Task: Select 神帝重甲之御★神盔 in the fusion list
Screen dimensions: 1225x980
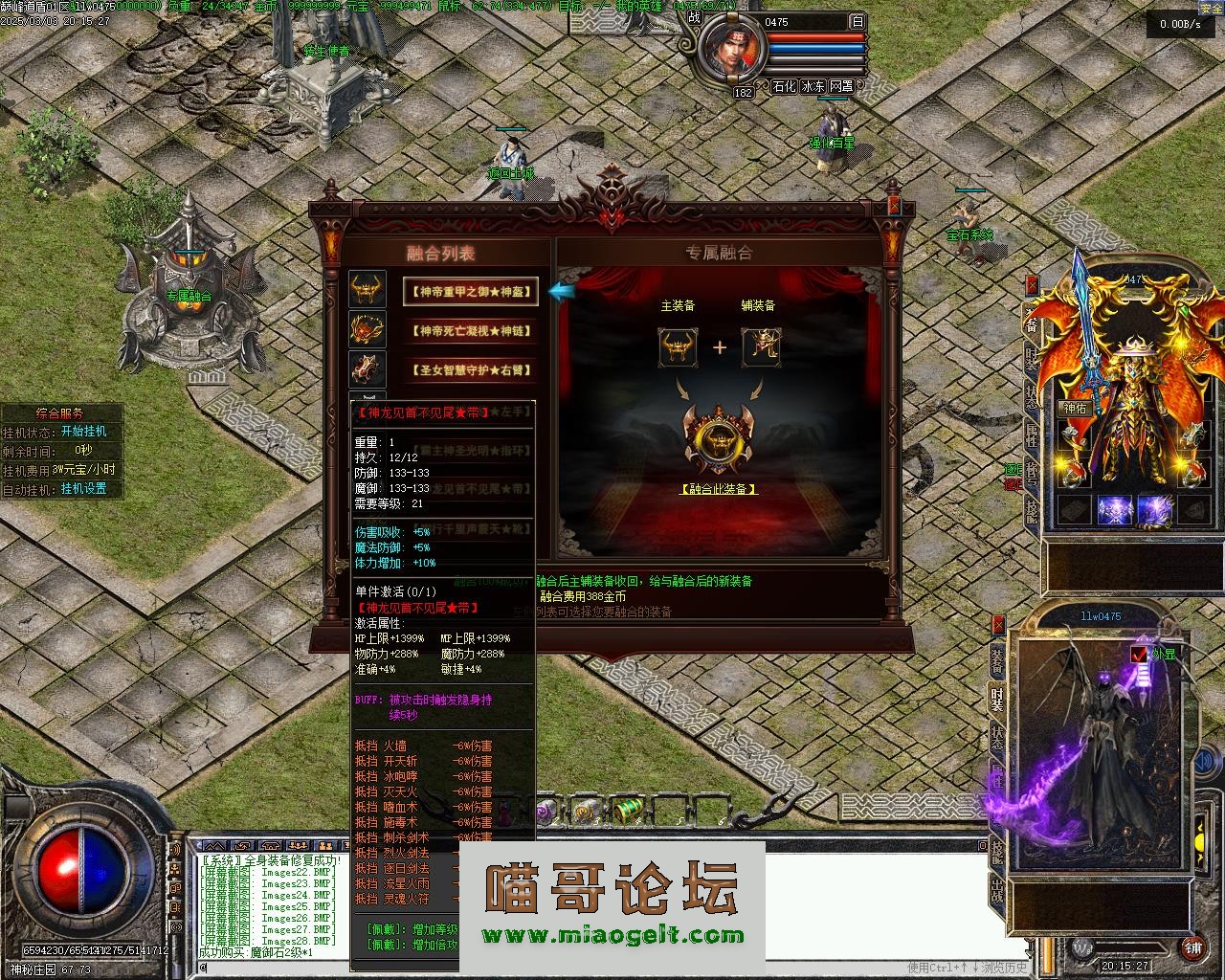Action: click(x=470, y=292)
